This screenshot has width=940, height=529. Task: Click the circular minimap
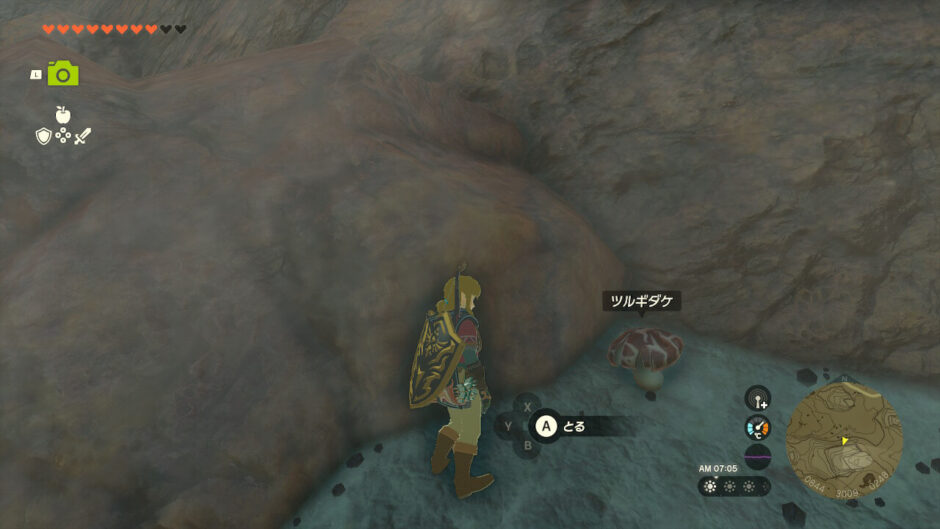click(x=844, y=437)
